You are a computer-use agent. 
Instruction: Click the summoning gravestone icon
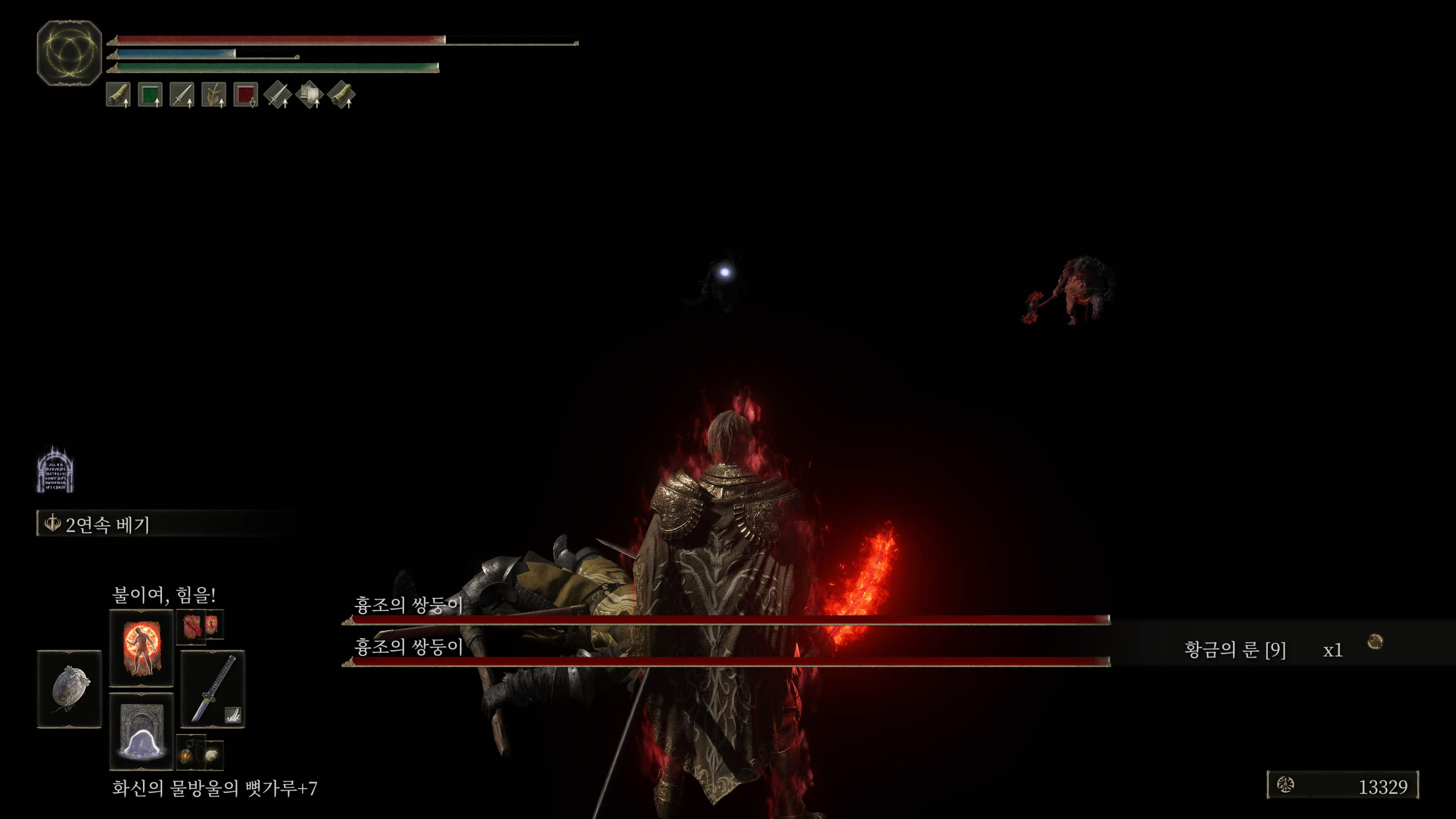[55, 470]
